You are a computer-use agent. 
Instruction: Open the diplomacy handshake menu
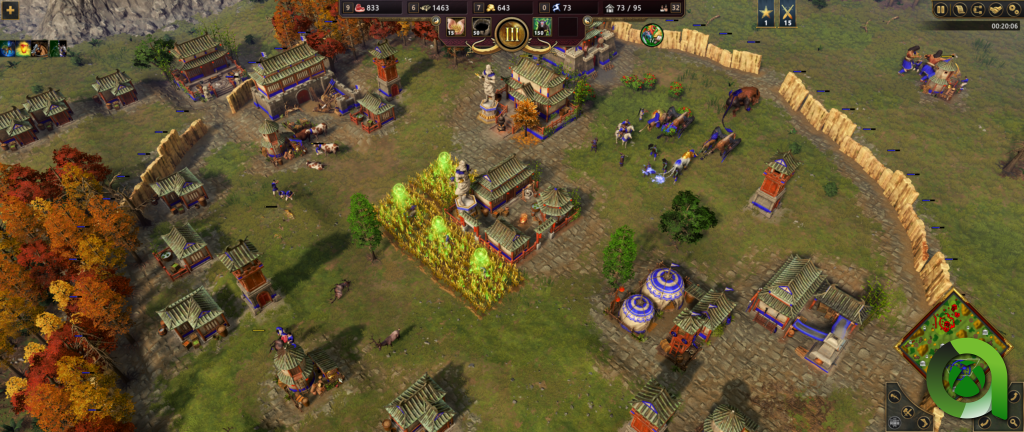click(994, 9)
